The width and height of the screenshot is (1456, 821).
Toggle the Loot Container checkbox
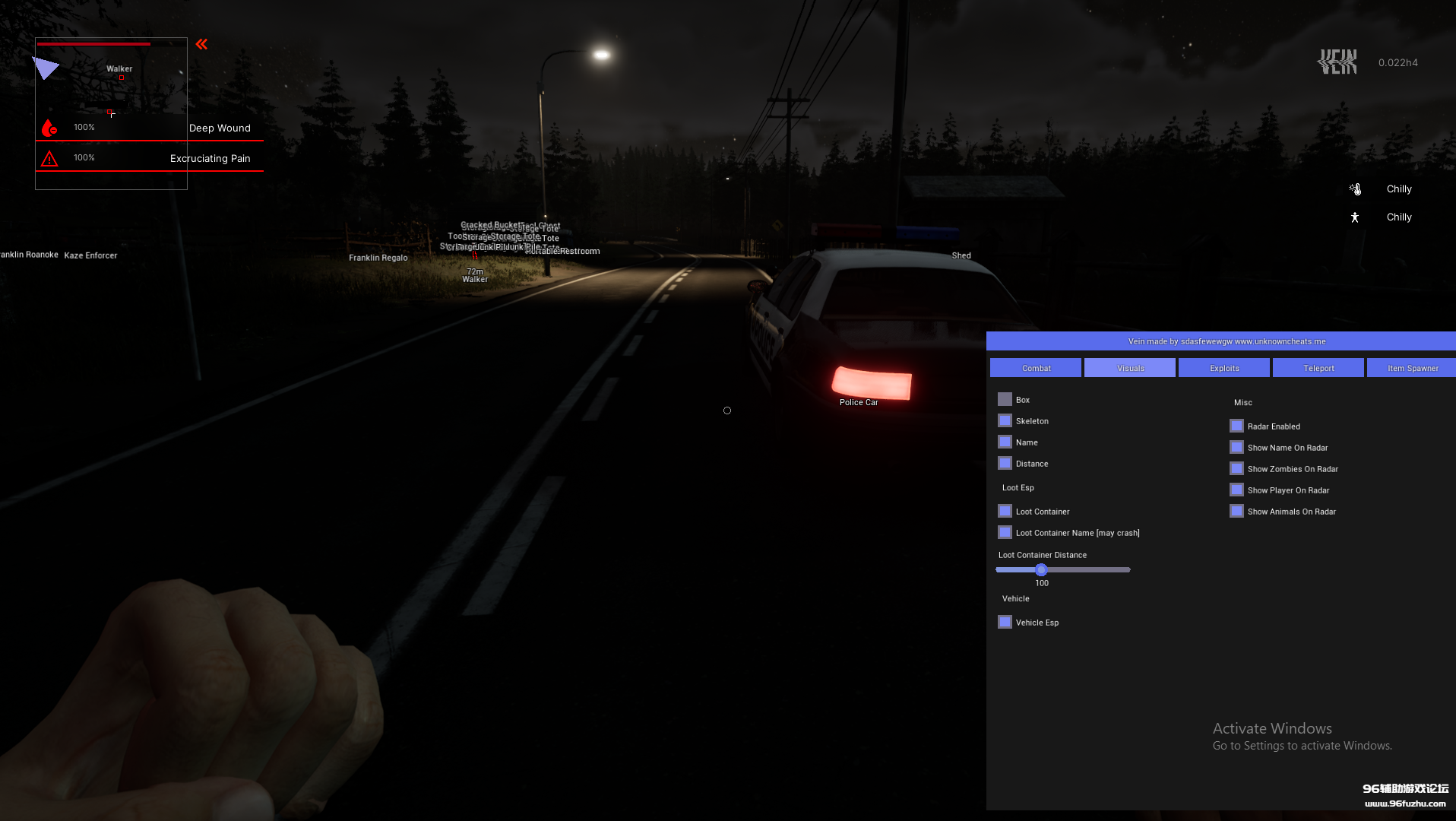1005,511
